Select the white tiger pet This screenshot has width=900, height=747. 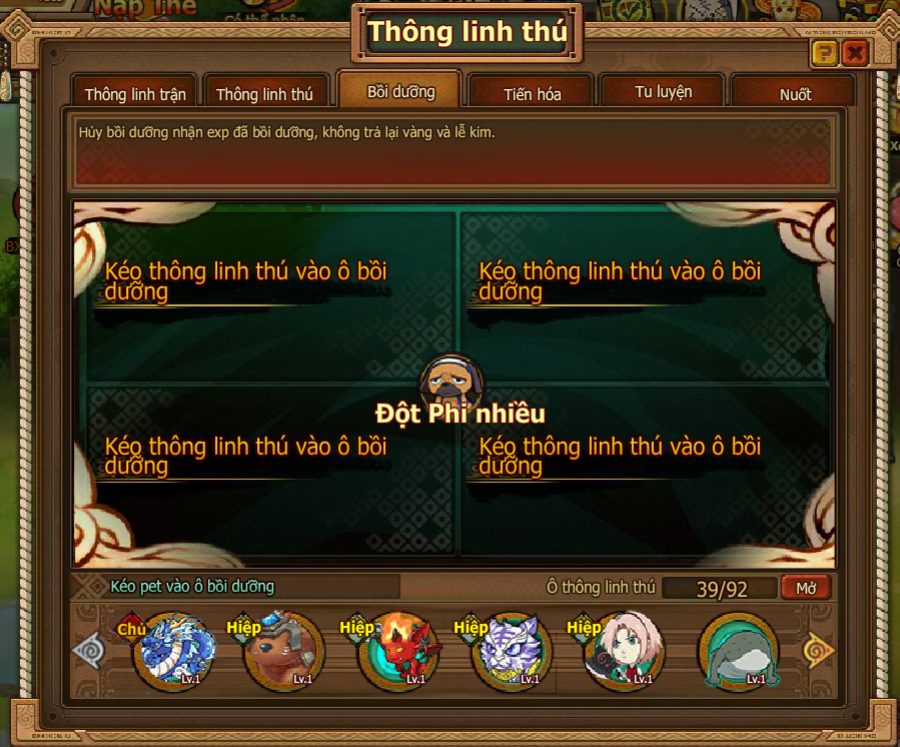pos(511,652)
